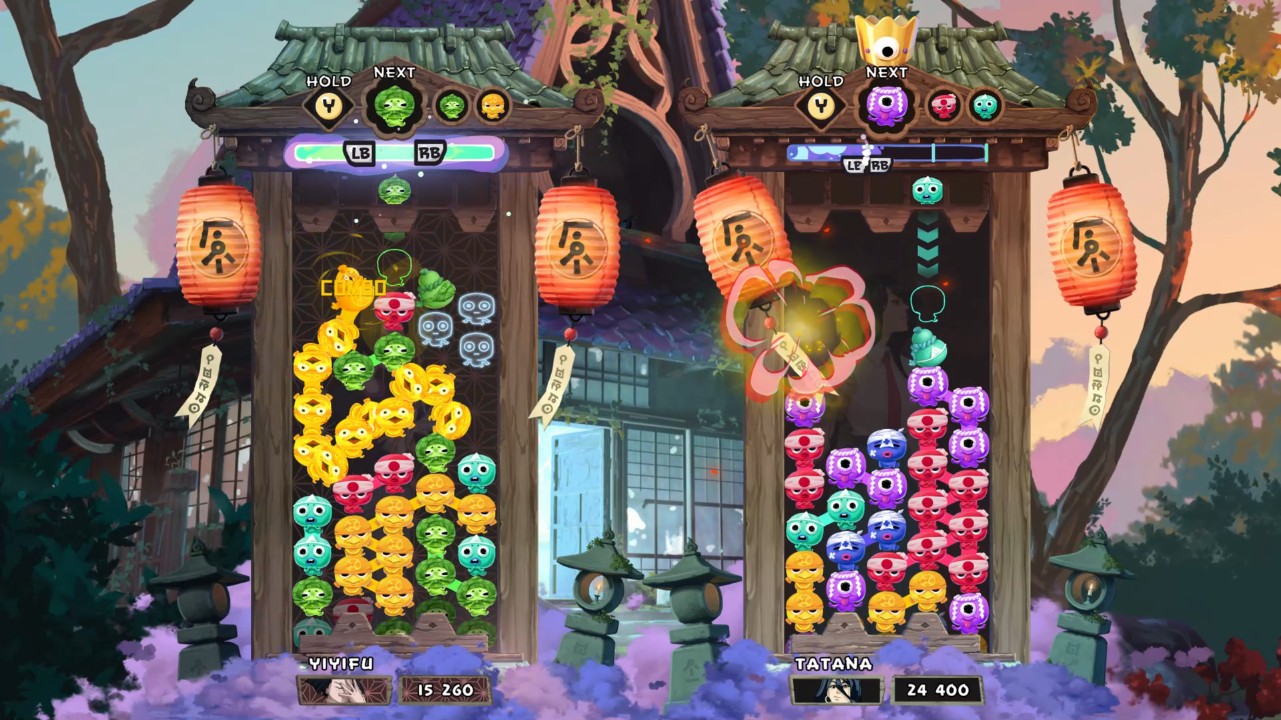The image size is (1281, 720).
Task: Click the LB/RB prompt on Tatana's gauge
Action: click(868, 163)
